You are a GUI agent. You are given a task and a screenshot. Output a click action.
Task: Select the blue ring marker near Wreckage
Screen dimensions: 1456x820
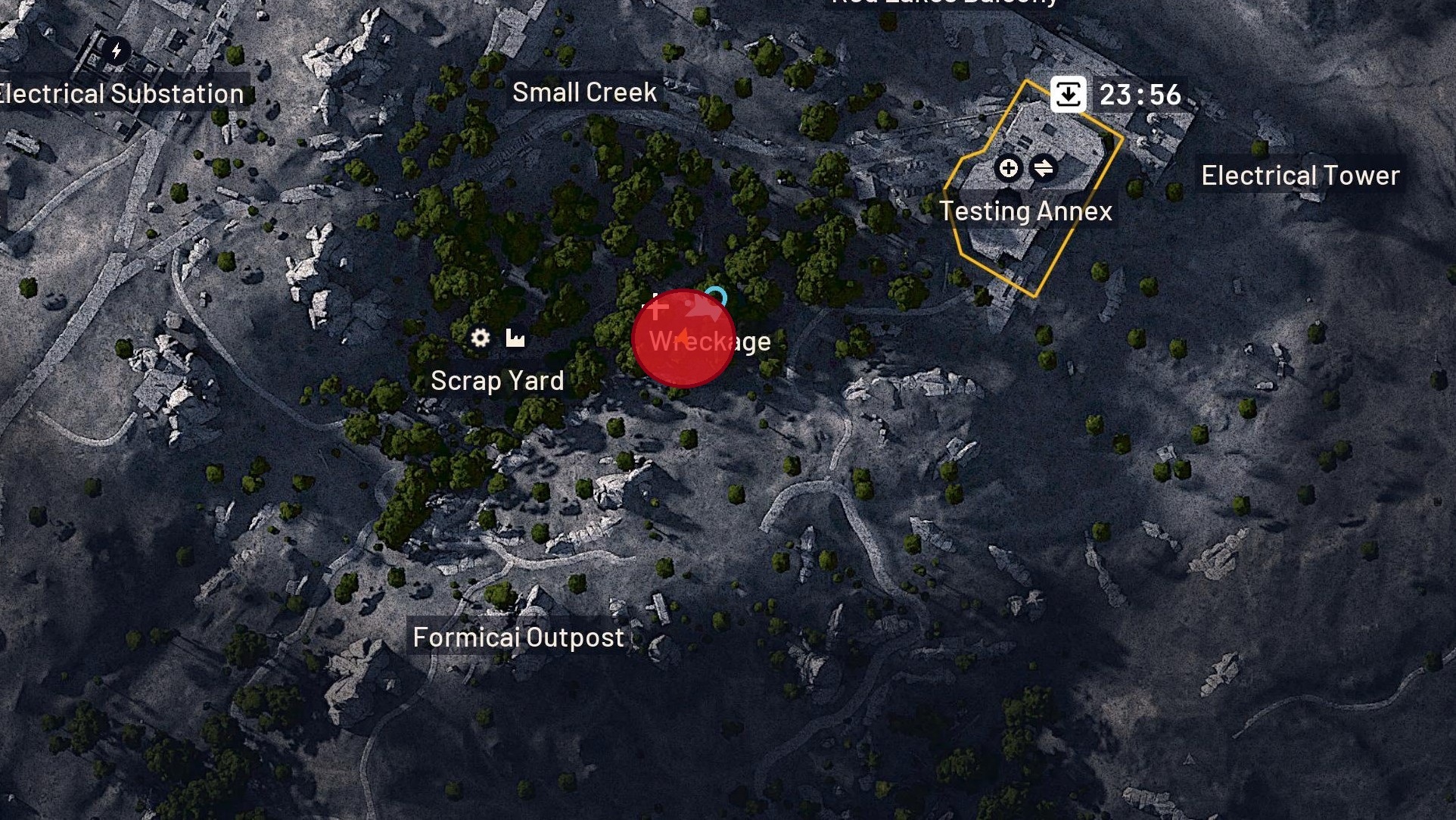[716, 297]
